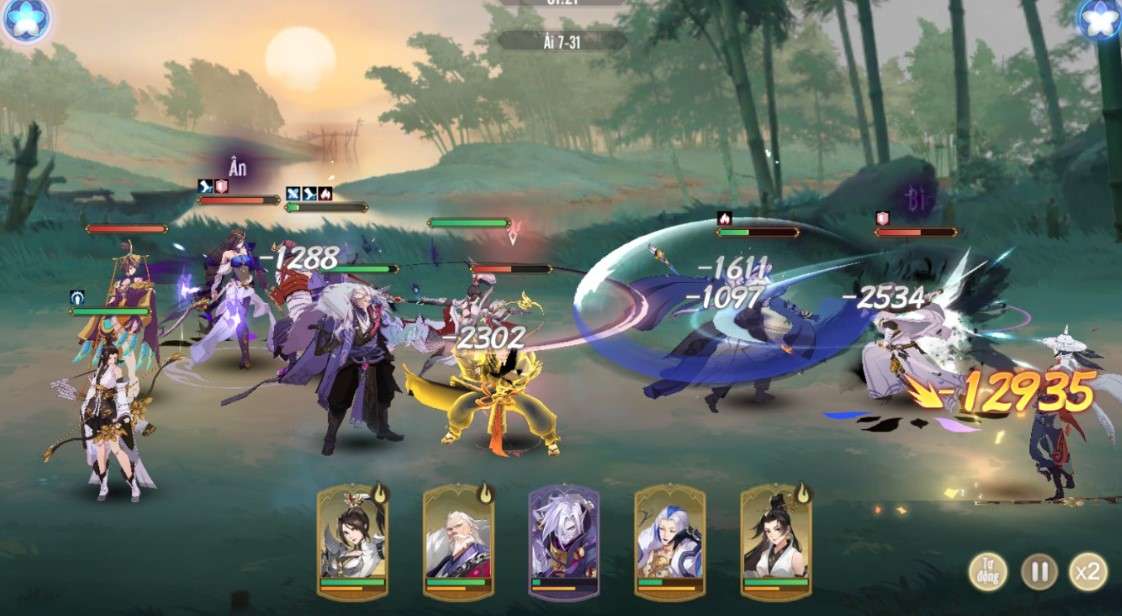Image resolution: width=1122 pixels, height=616 pixels.
Task: Select the white-bearded elder hero card
Action: pos(459,540)
